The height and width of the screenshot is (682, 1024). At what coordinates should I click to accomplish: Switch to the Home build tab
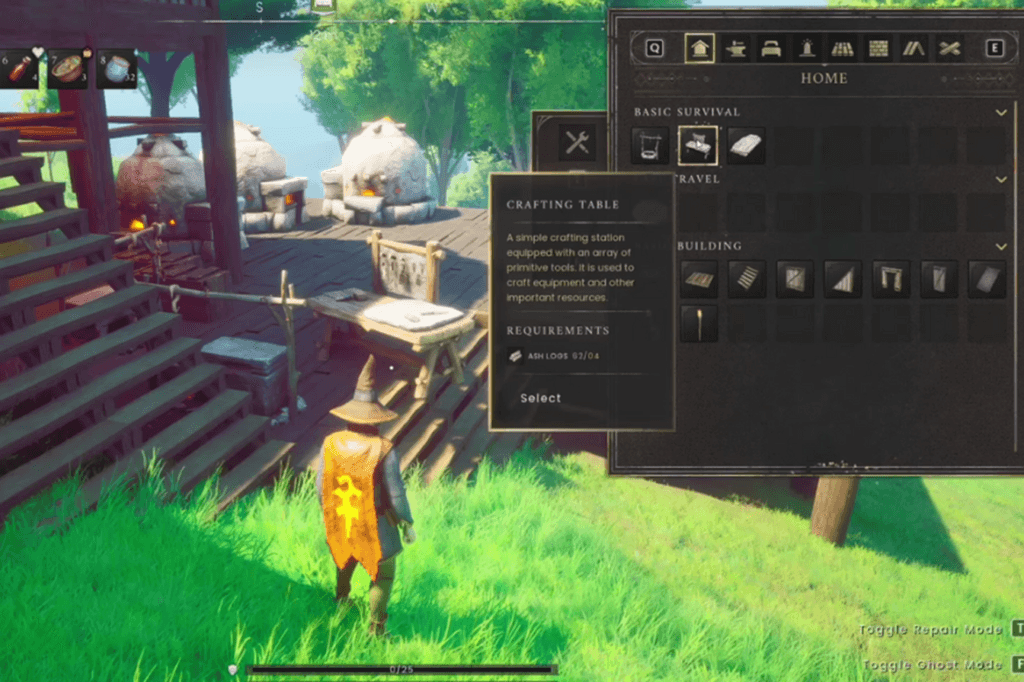point(700,48)
